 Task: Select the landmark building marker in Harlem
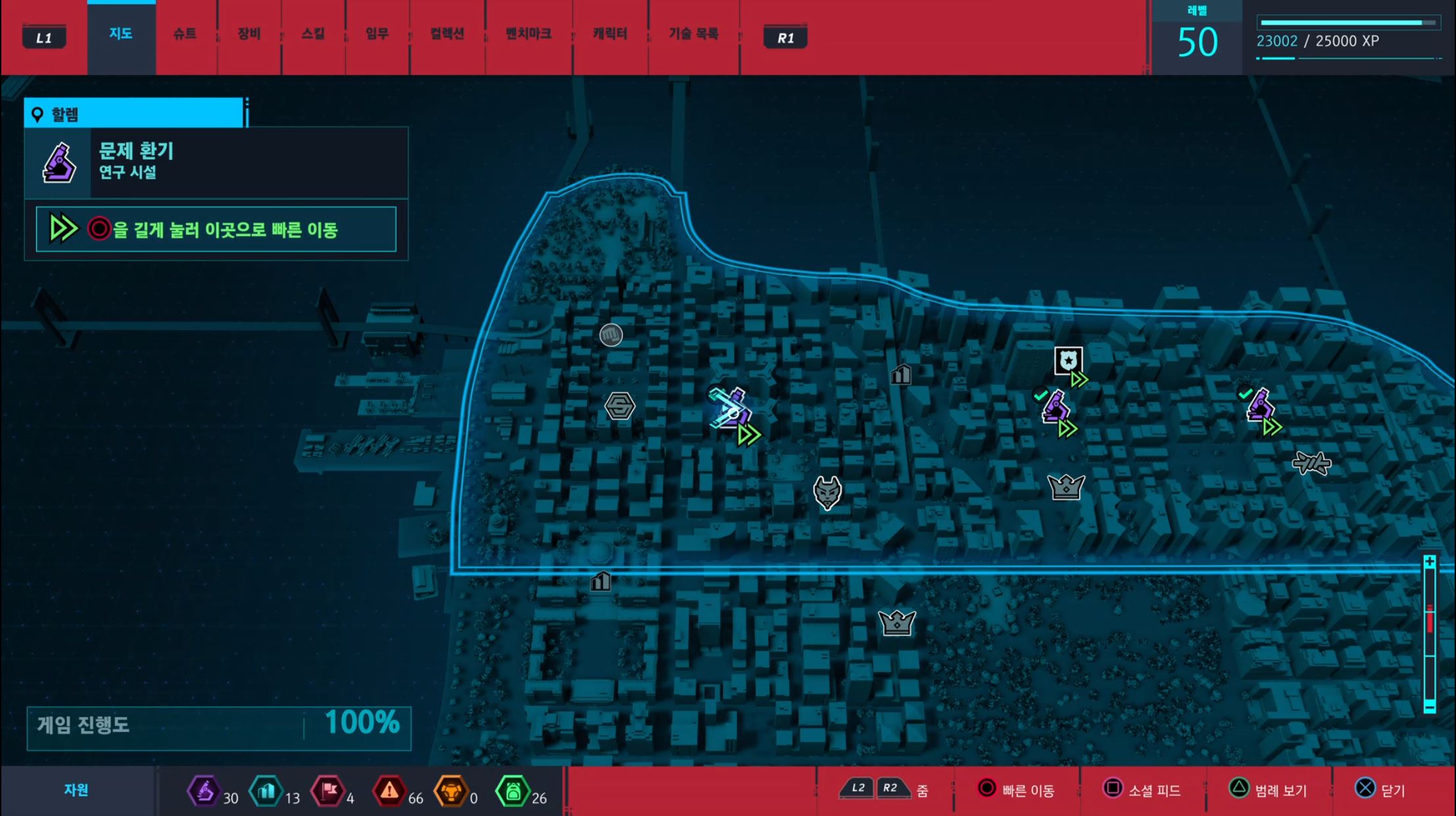901,375
